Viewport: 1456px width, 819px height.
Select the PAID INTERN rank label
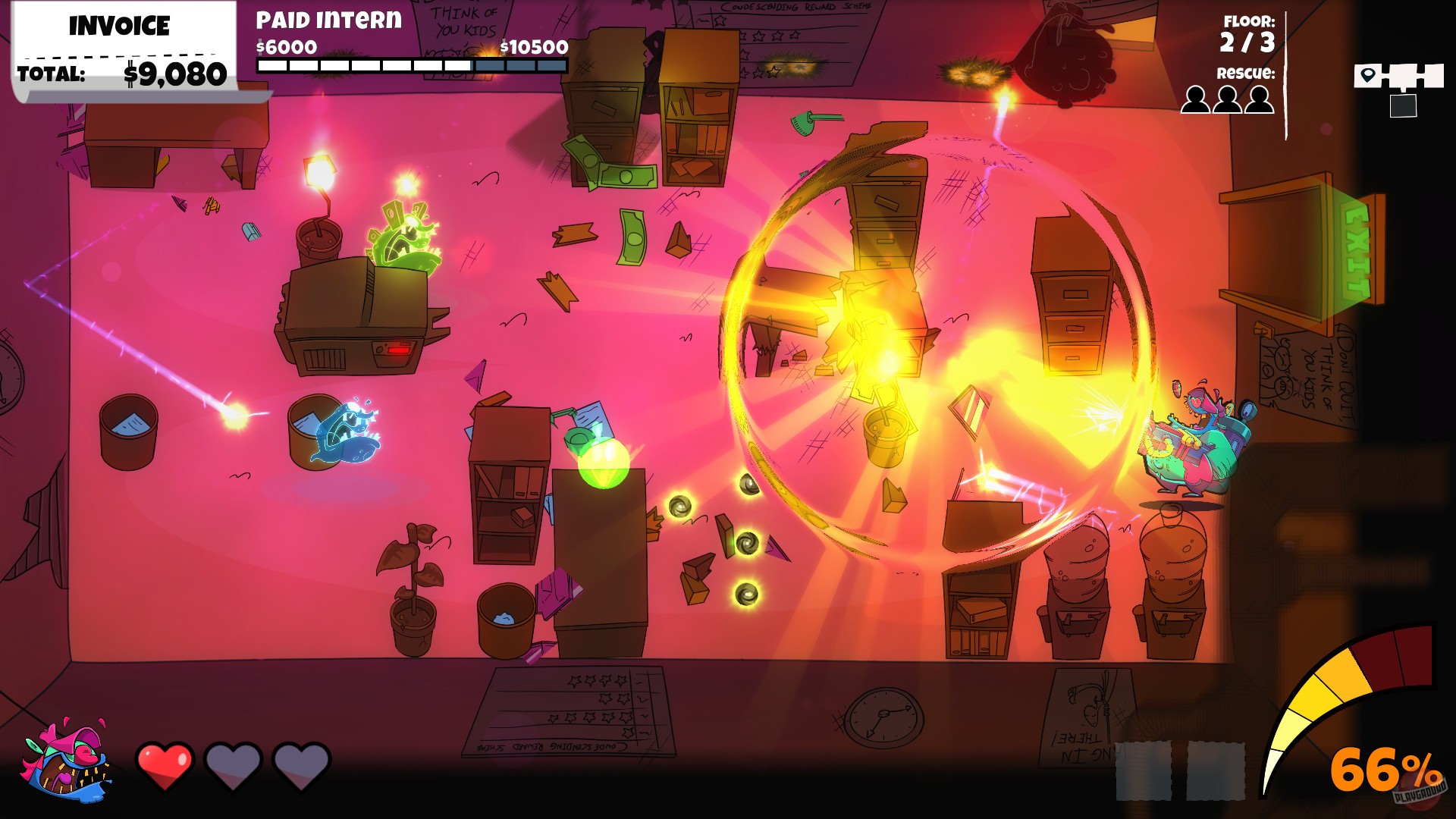coord(330,18)
